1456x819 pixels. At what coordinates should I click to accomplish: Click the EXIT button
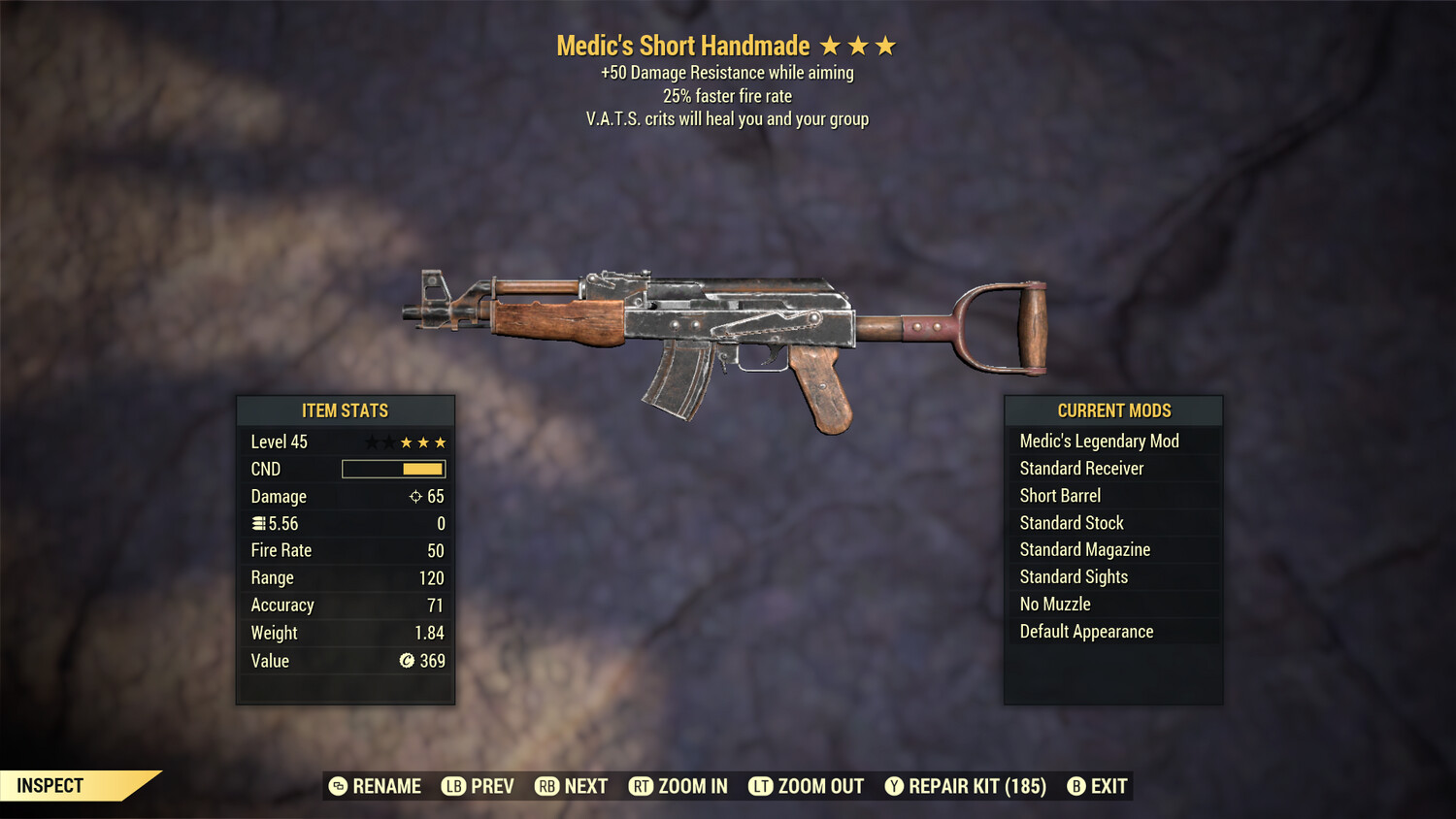click(1108, 786)
